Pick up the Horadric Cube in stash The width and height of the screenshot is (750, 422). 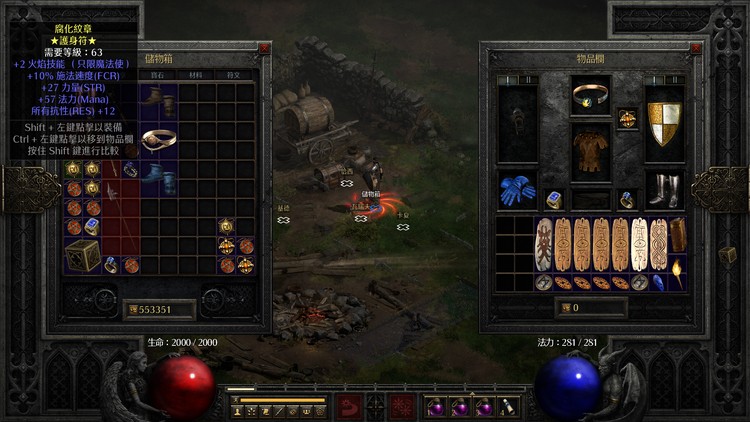(82, 256)
